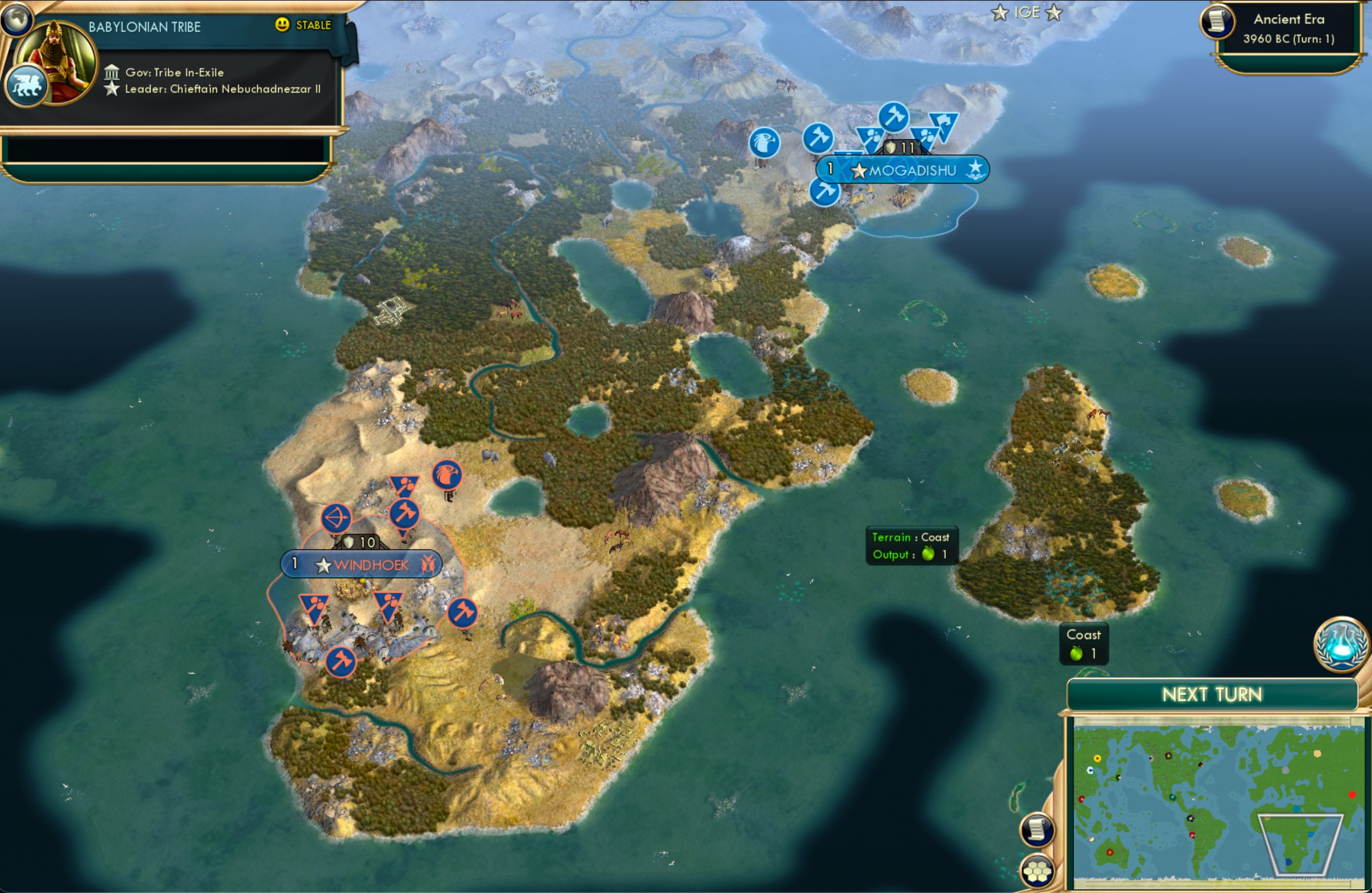The width and height of the screenshot is (1372, 893).
Task: Click the Babylonian lion emblem top left
Action: coord(26,84)
